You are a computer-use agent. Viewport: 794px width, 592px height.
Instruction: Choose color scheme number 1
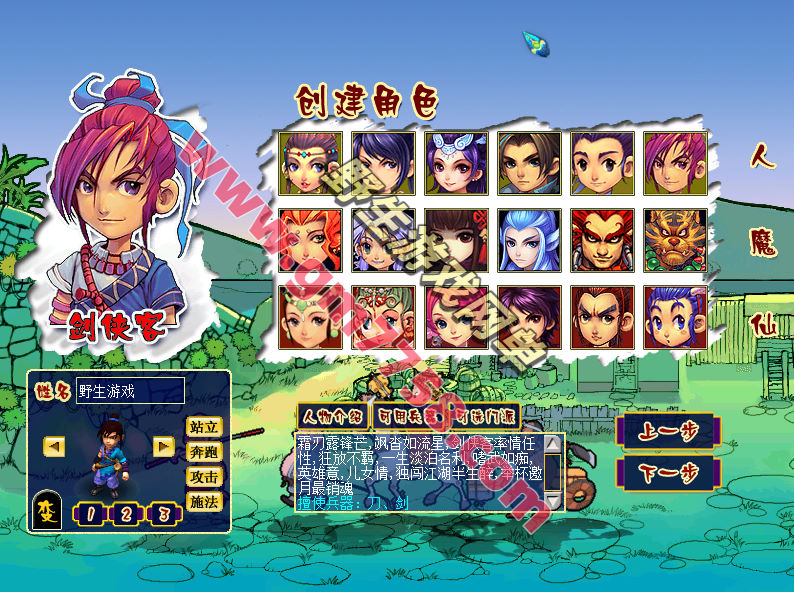click(x=90, y=515)
